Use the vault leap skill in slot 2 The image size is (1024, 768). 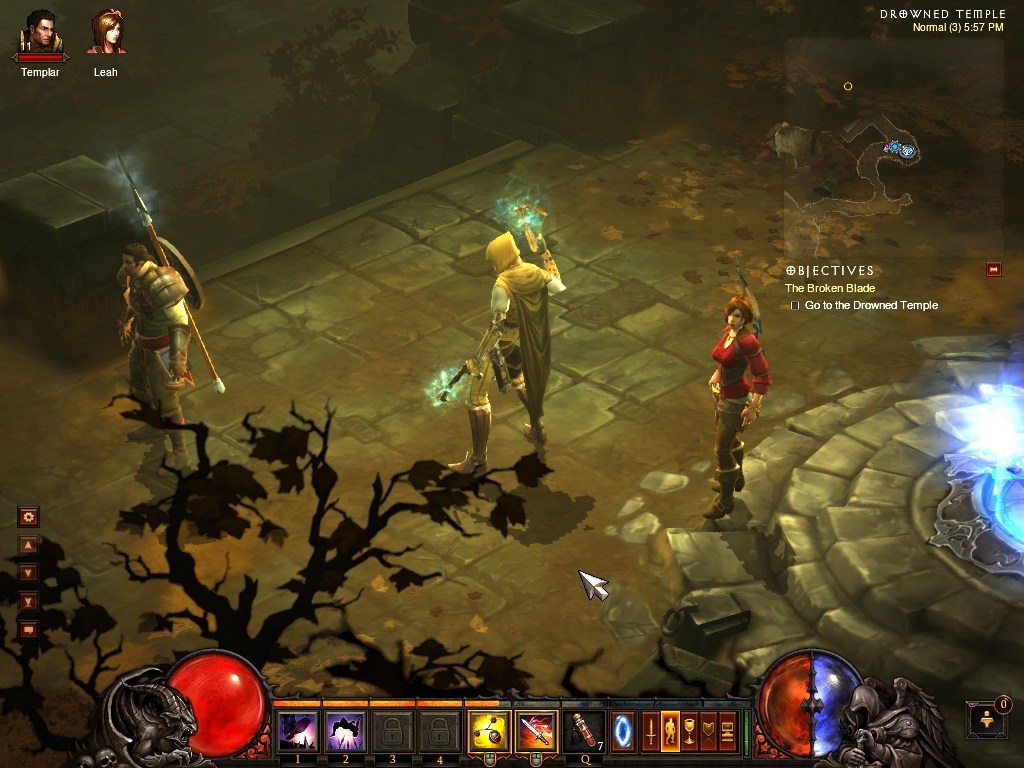(x=345, y=732)
